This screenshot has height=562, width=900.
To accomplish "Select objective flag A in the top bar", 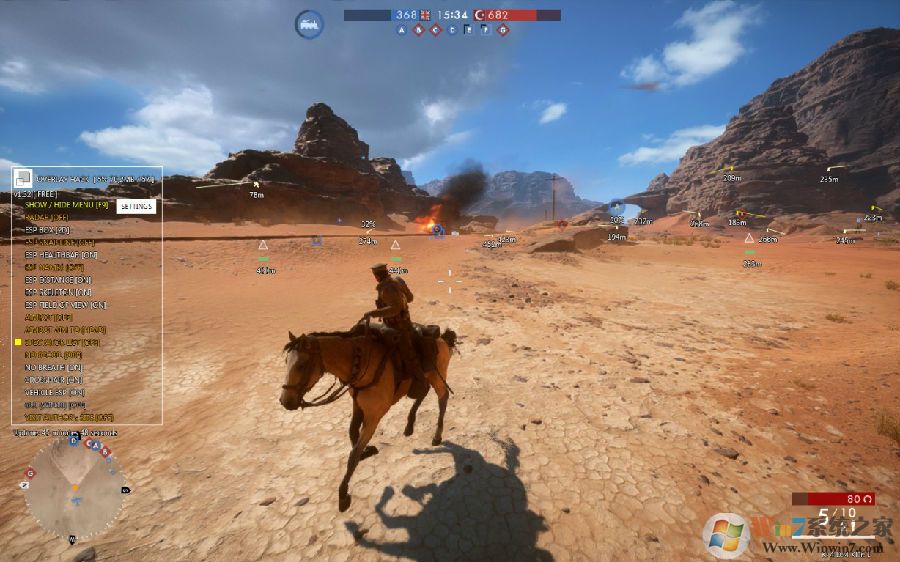I will 402,30.
